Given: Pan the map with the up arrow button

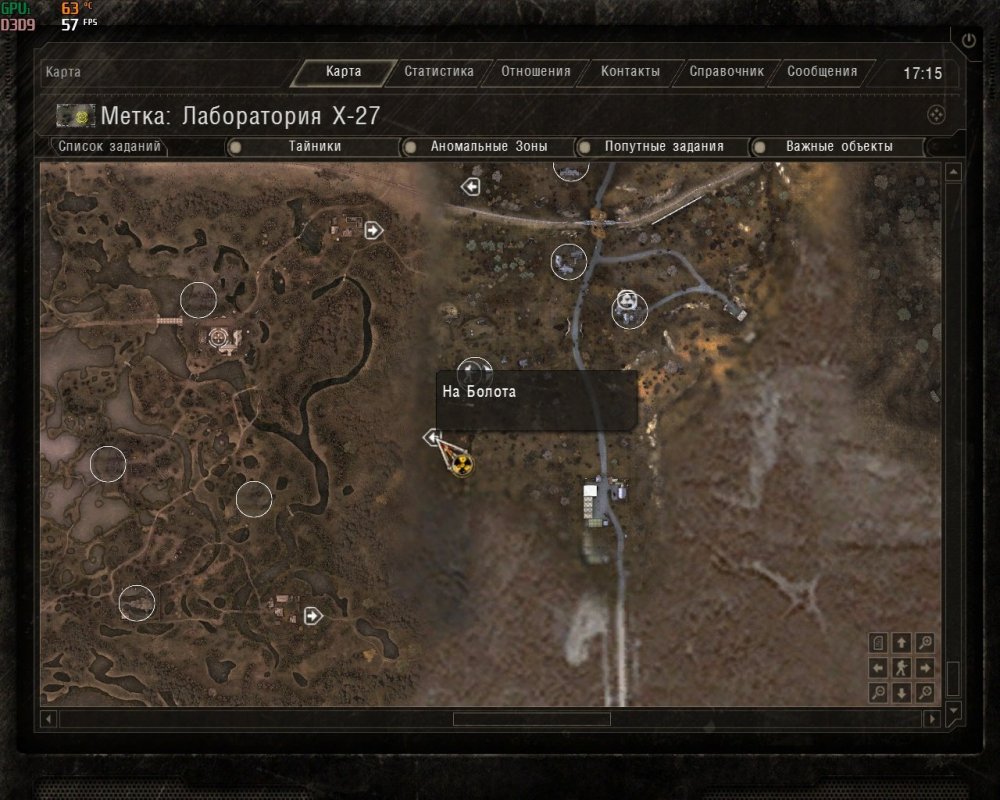Looking at the screenshot, I should (902, 643).
